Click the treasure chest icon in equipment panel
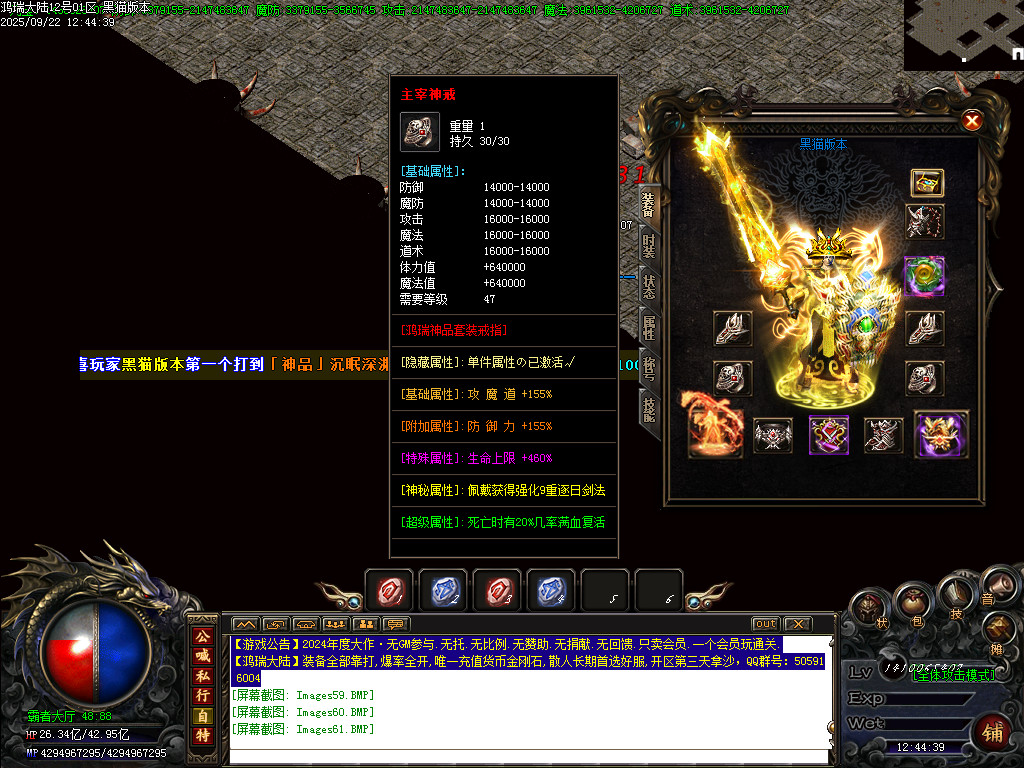Screen dimensions: 1024x768 pos(927,183)
